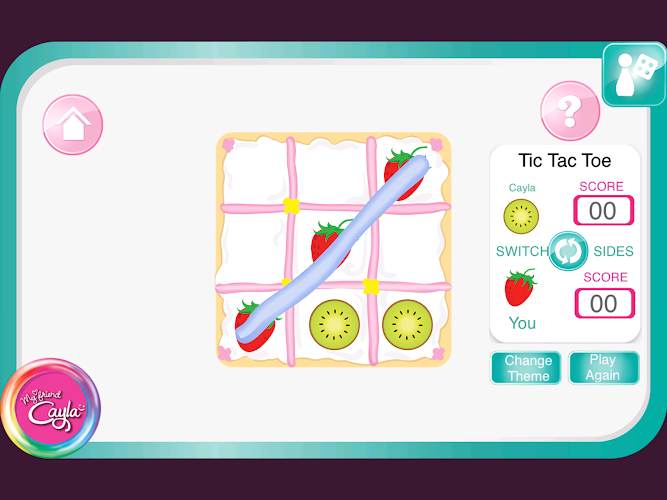
Task: Go to the pink home button
Action: [x=73, y=124]
